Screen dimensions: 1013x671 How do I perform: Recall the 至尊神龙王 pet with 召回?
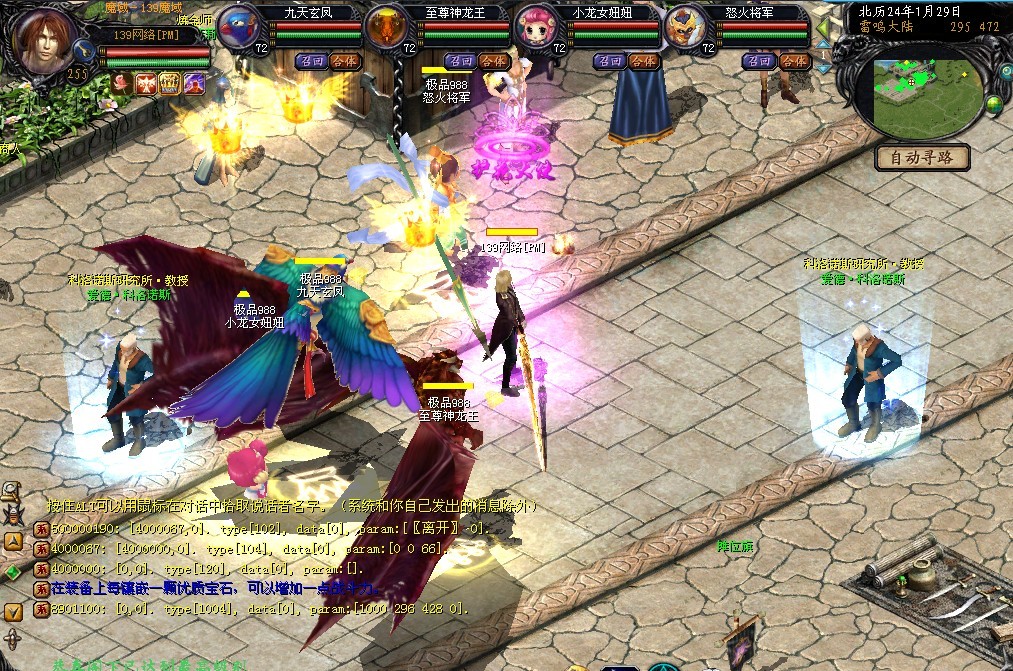[459, 61]
